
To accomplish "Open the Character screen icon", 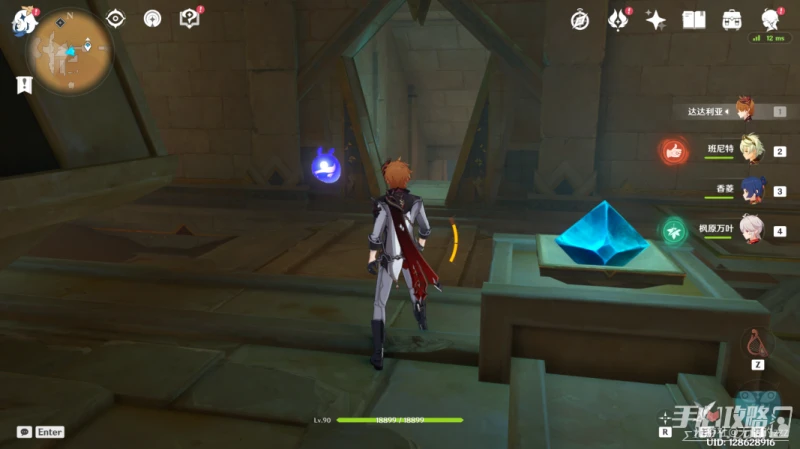I will pos(770,19).
